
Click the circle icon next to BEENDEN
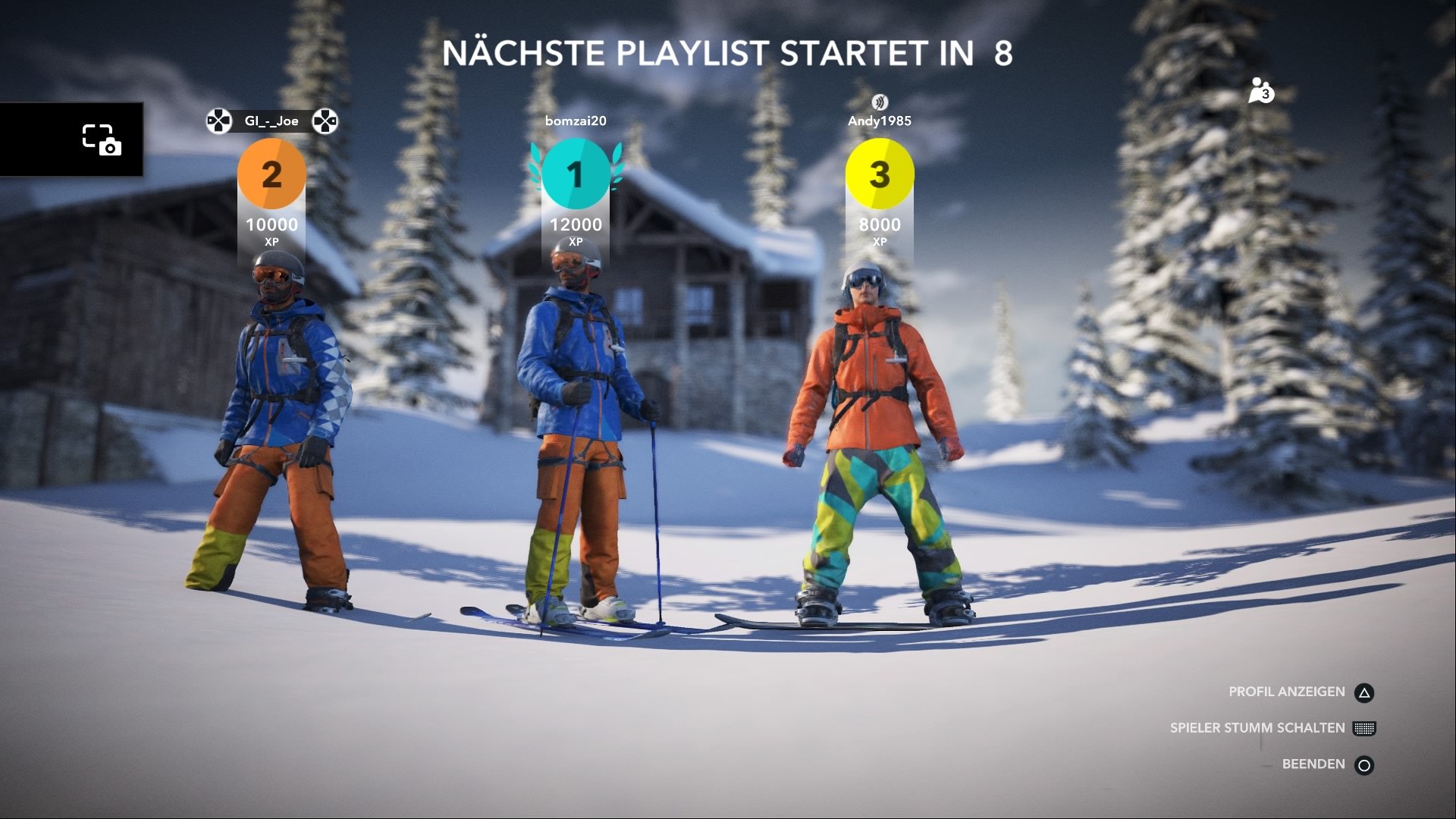[1363, 764]
